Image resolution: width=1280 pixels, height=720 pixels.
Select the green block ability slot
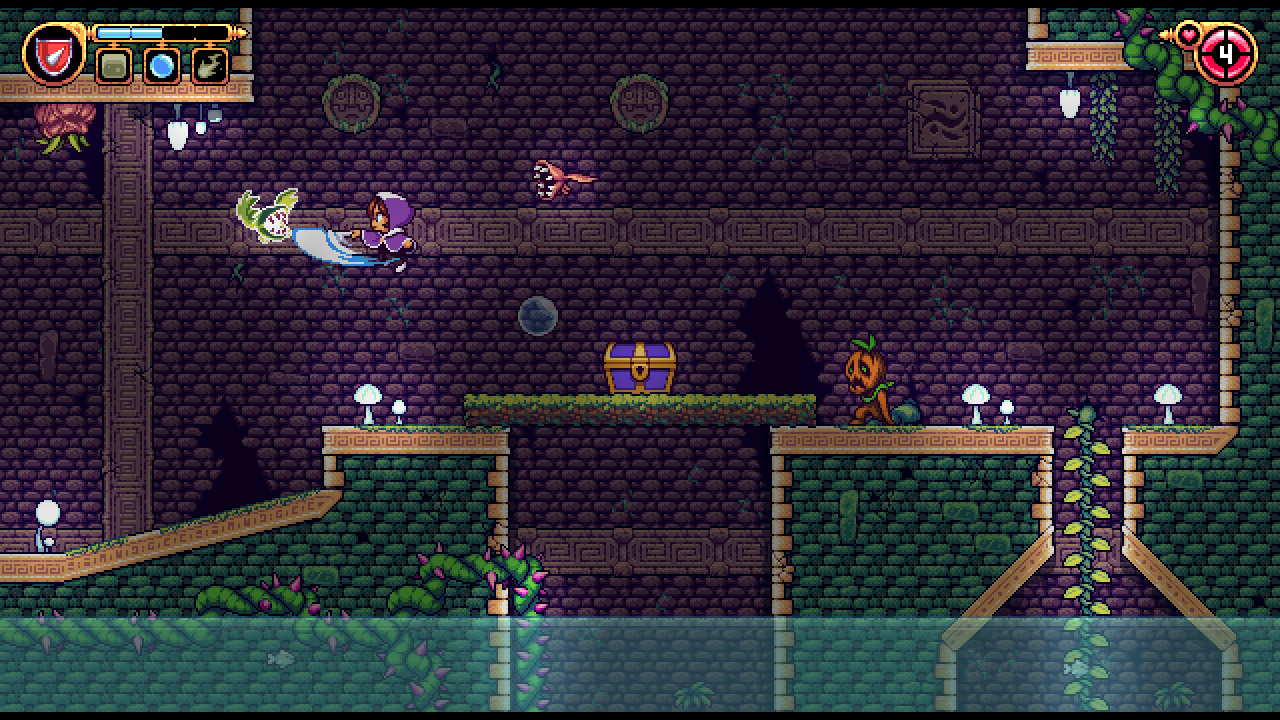pyautogui.click(x=112, y=64)
